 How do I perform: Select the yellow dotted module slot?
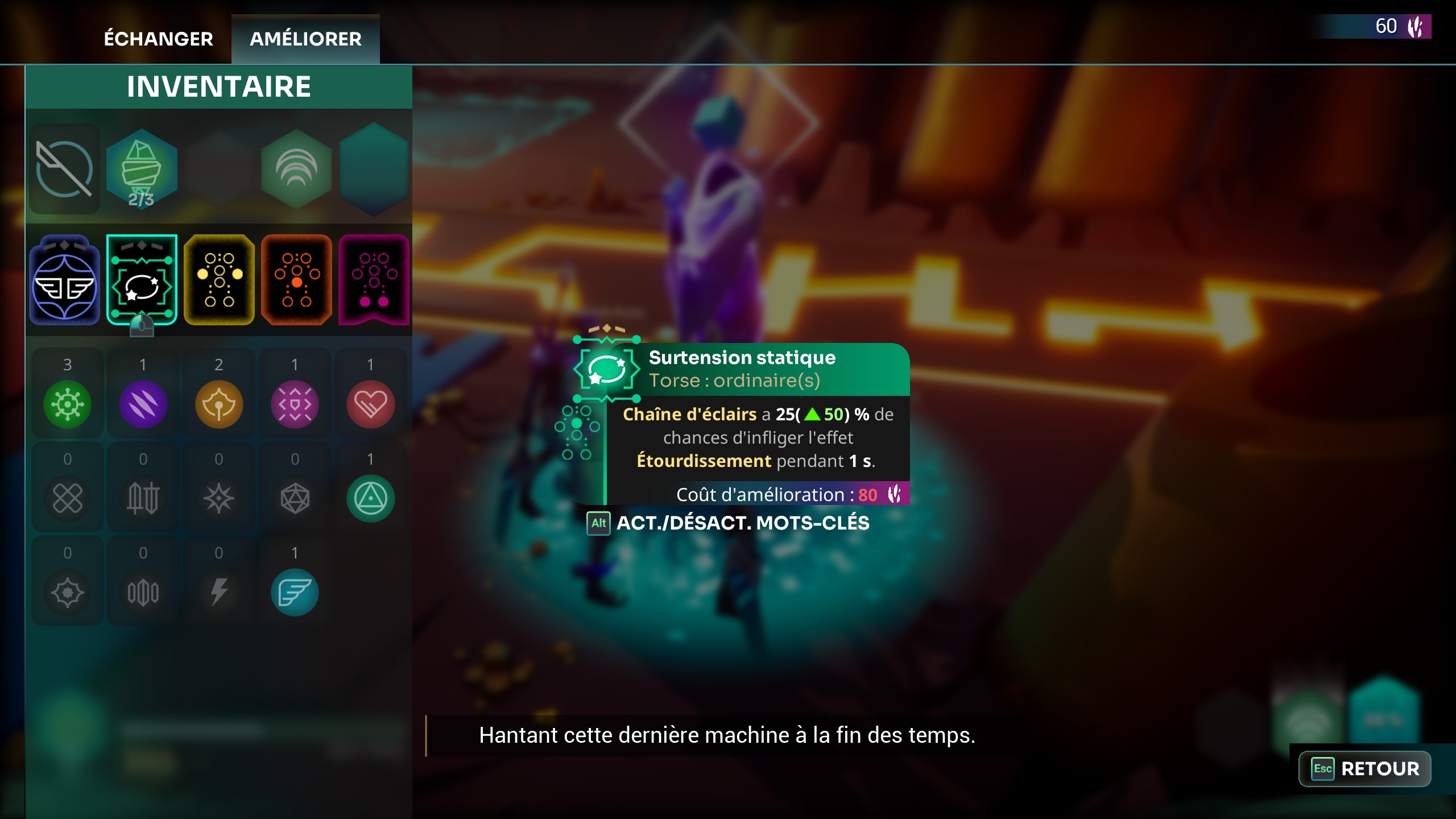pos(219,280)
